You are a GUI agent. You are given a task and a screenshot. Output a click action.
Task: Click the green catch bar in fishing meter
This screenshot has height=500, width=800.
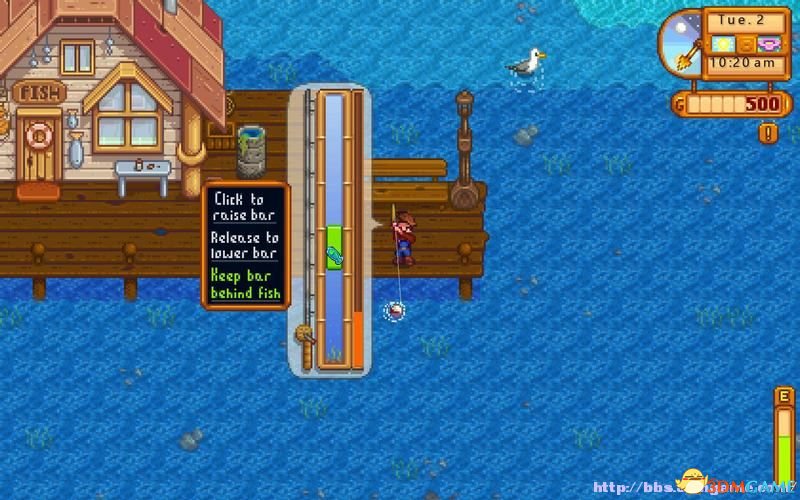[x=334, y=238]
